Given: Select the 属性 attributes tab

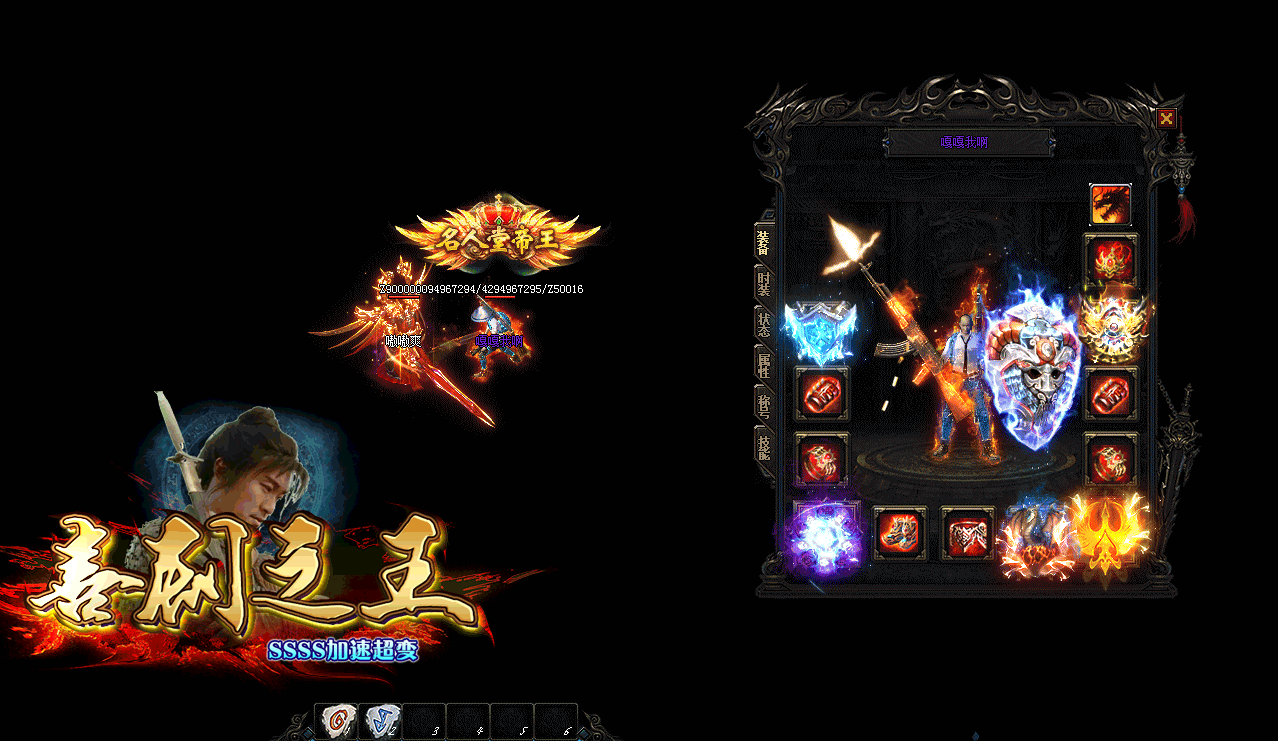Looking at the screenshot, I should point(763,364).
